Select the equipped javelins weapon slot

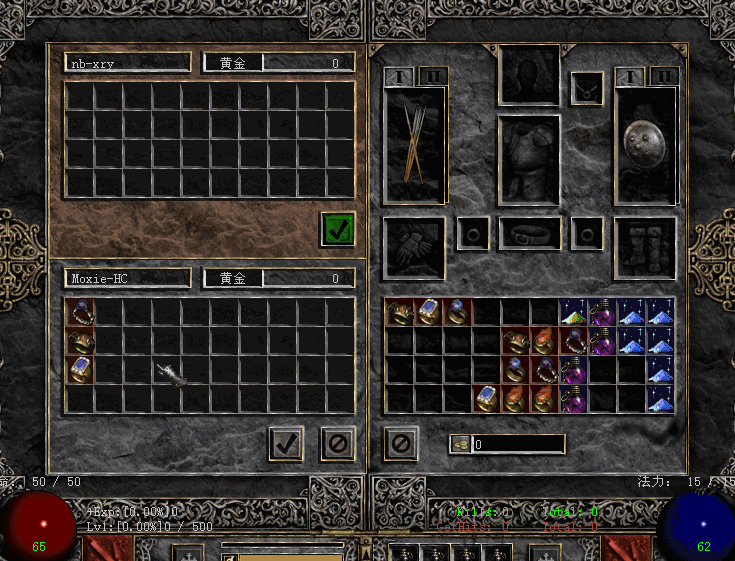pyautogui.click(x=414, y=147)
